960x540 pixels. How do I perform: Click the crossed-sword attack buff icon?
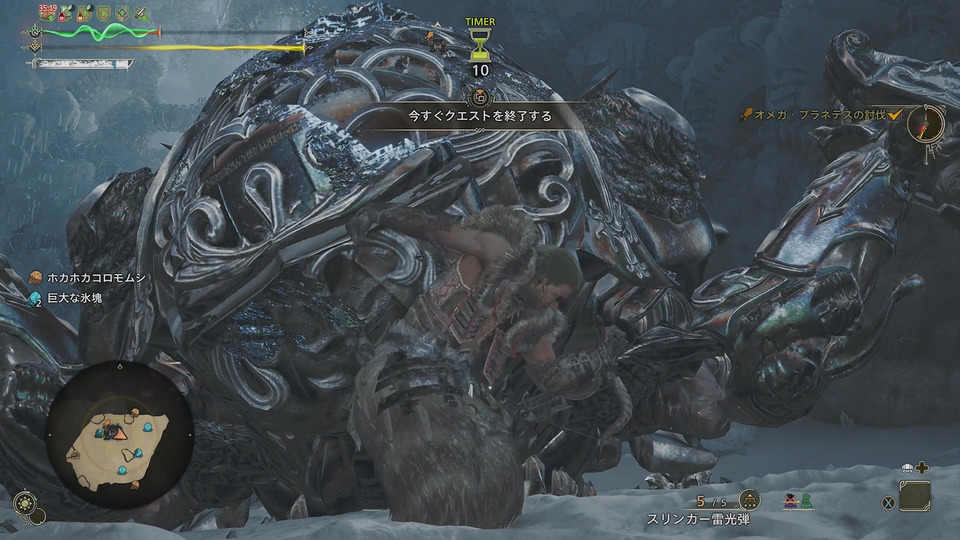141,13
